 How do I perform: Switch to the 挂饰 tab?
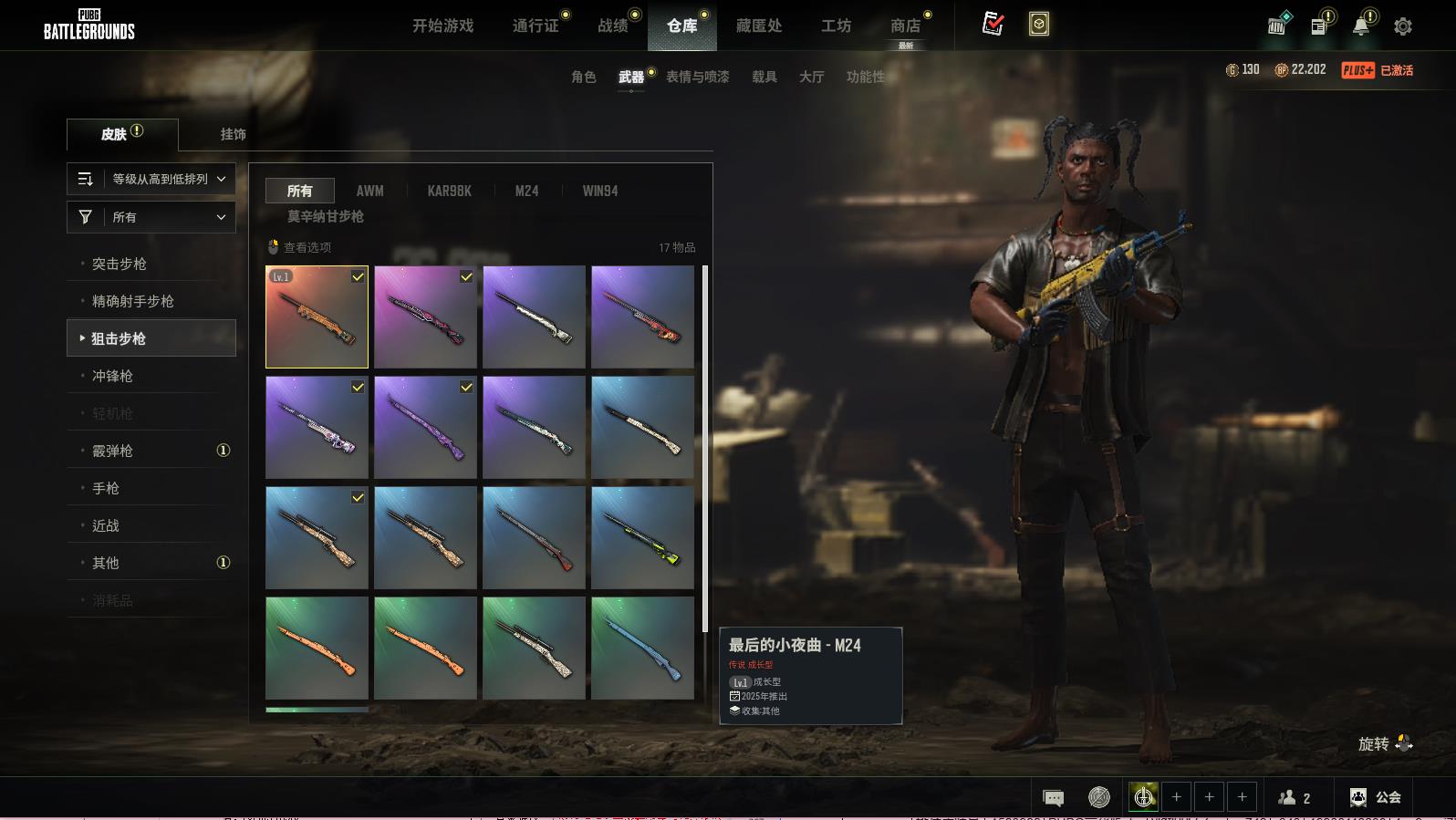pyautogui.click(x=233, y=134)
